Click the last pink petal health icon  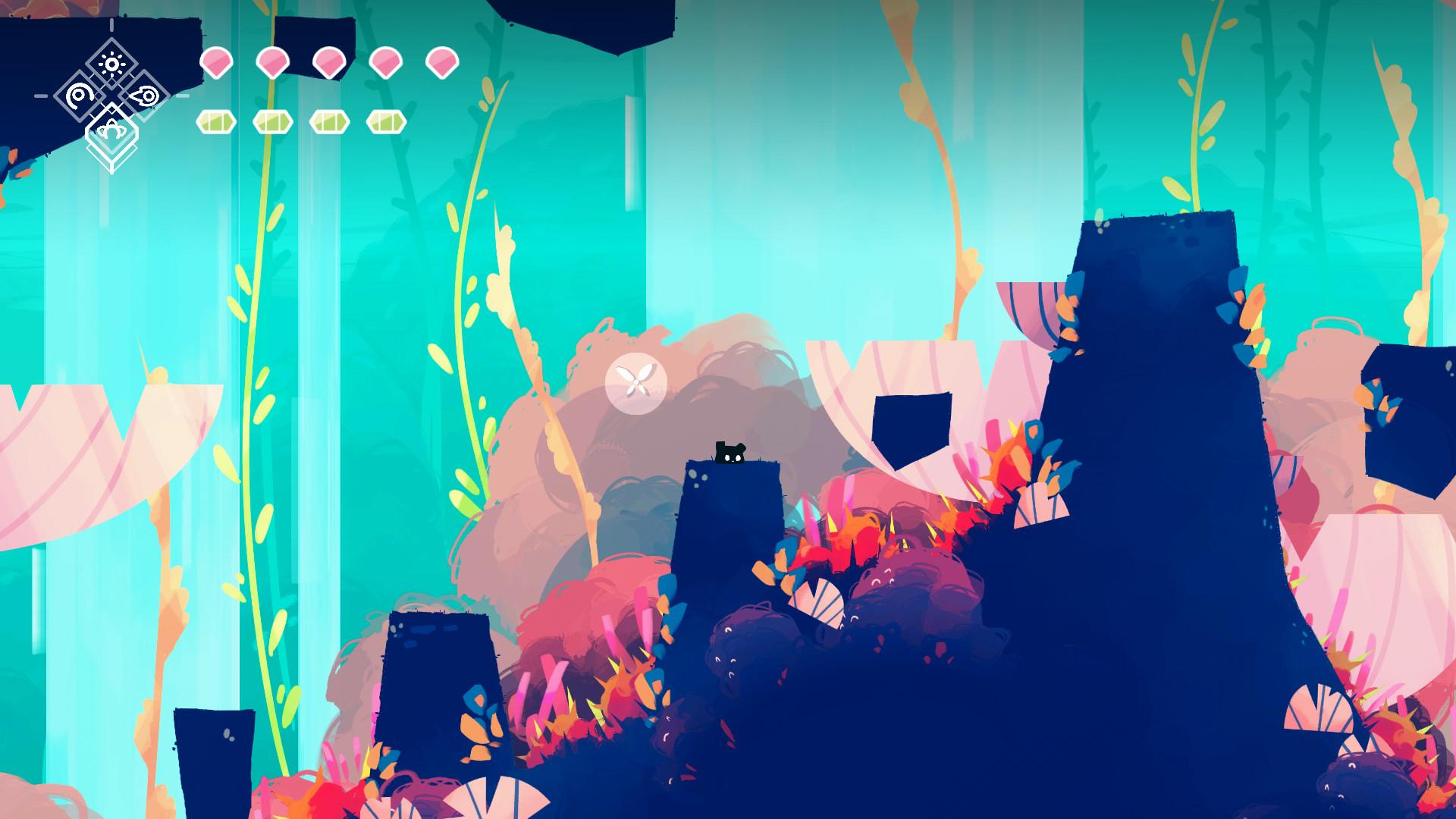[x=441, y=63]
